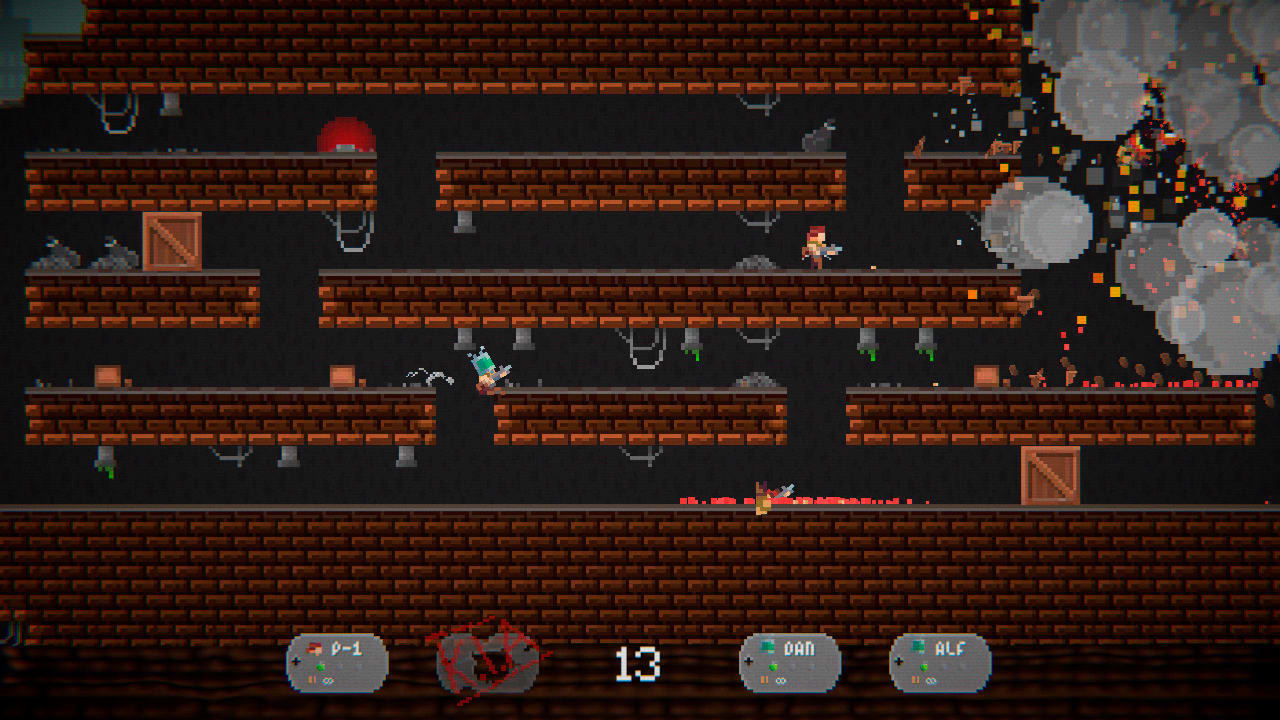Click the infinity lives icon on DAN's badge
This screenshot has height=720, width=1280.
click(x=779, y=679)
